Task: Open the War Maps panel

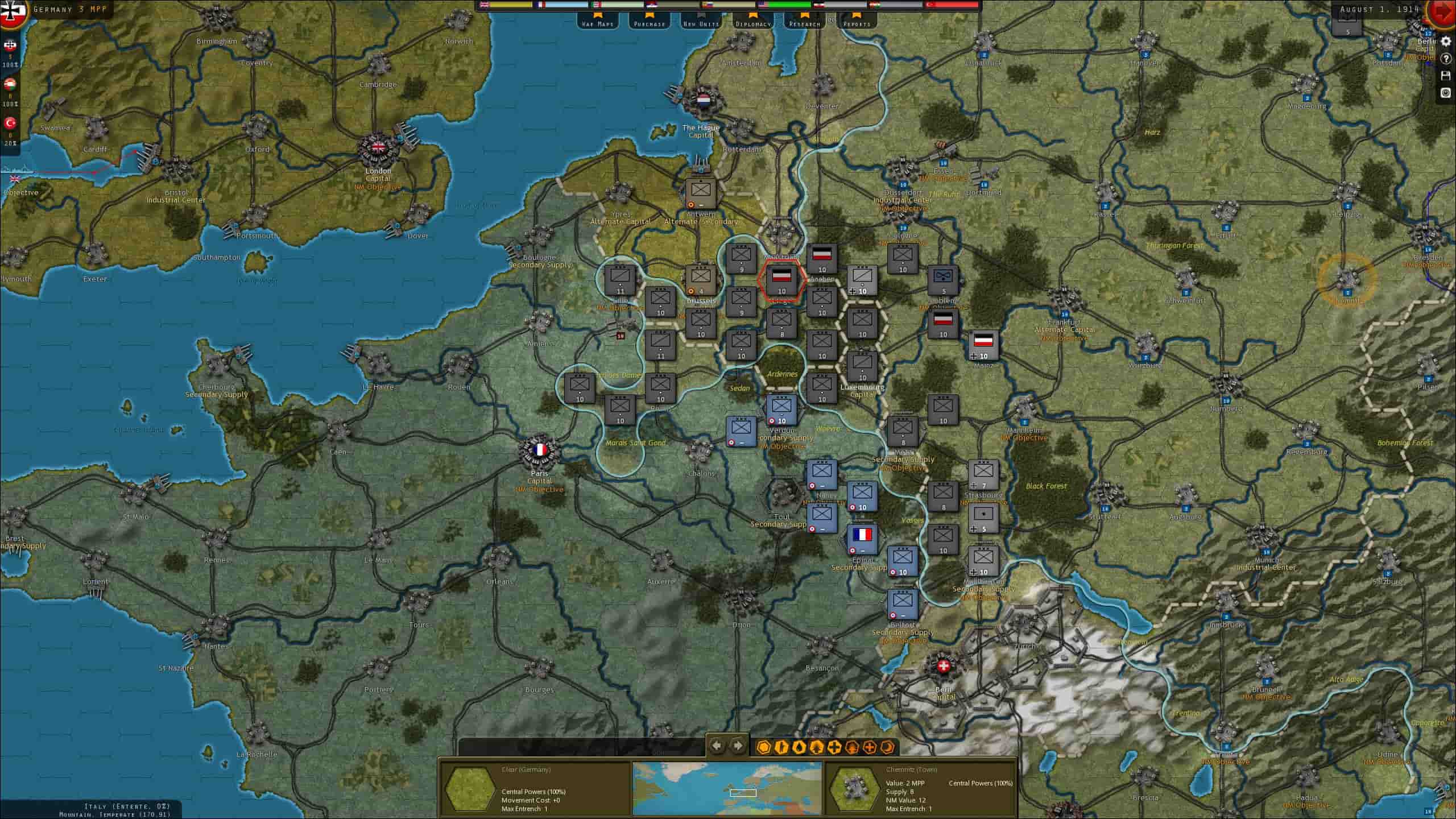Action: coord(599,23)
